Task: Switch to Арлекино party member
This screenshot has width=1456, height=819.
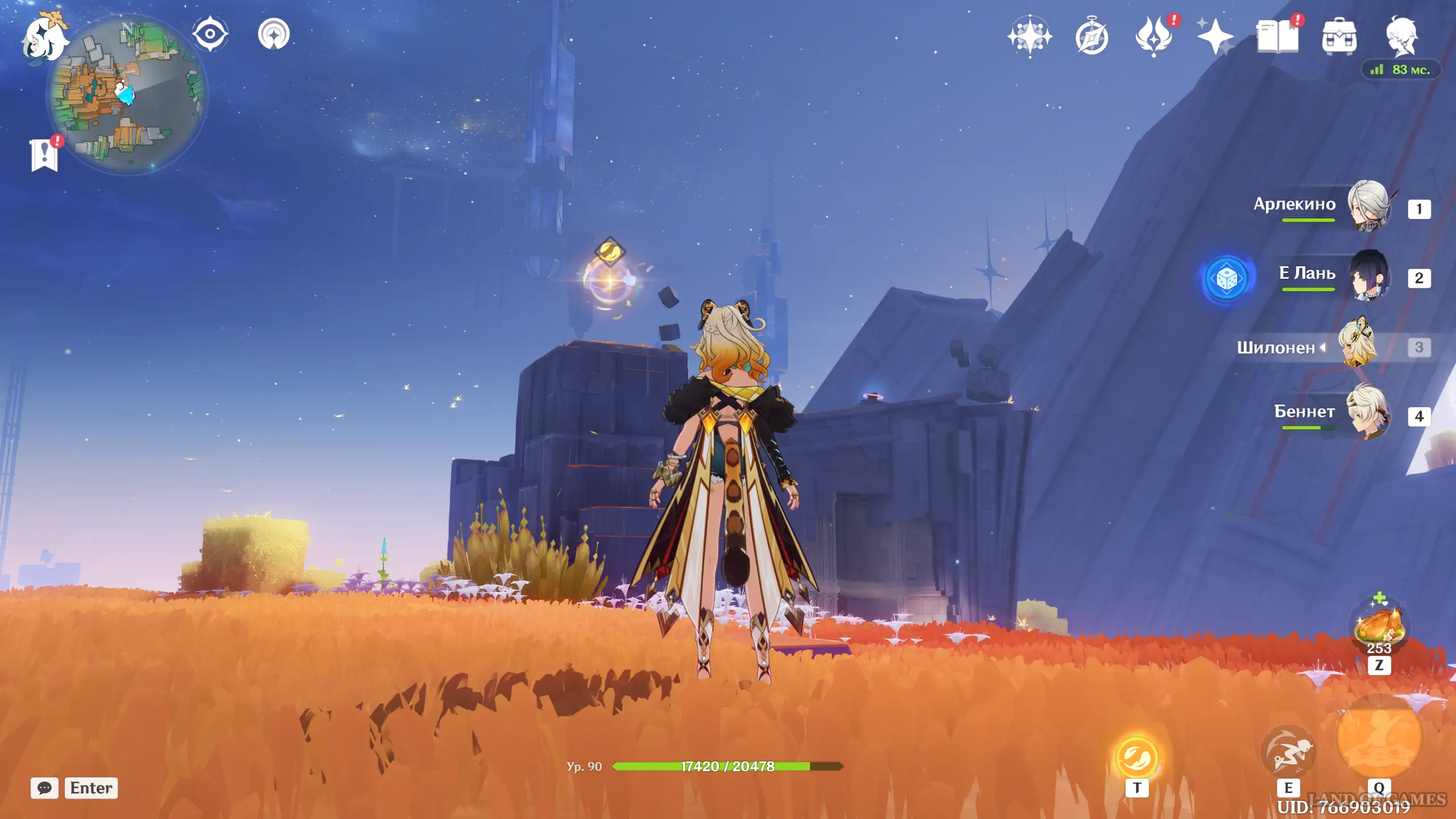Action: pos(1367,206)
